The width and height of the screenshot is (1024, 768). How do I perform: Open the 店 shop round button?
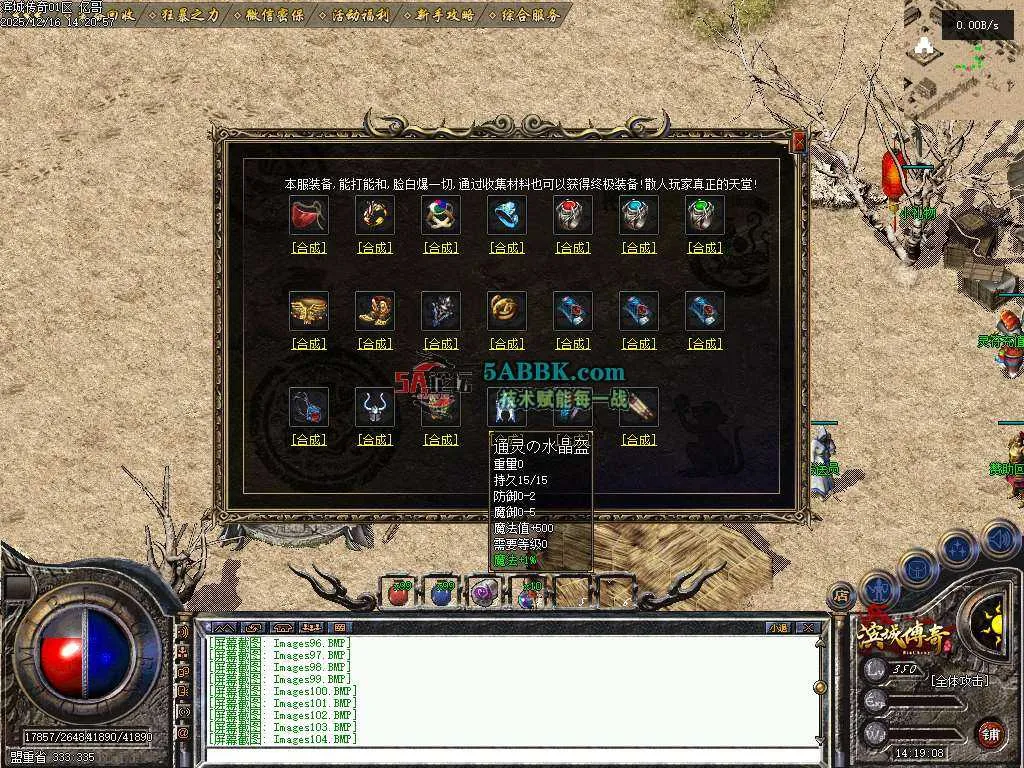[842, 593]
